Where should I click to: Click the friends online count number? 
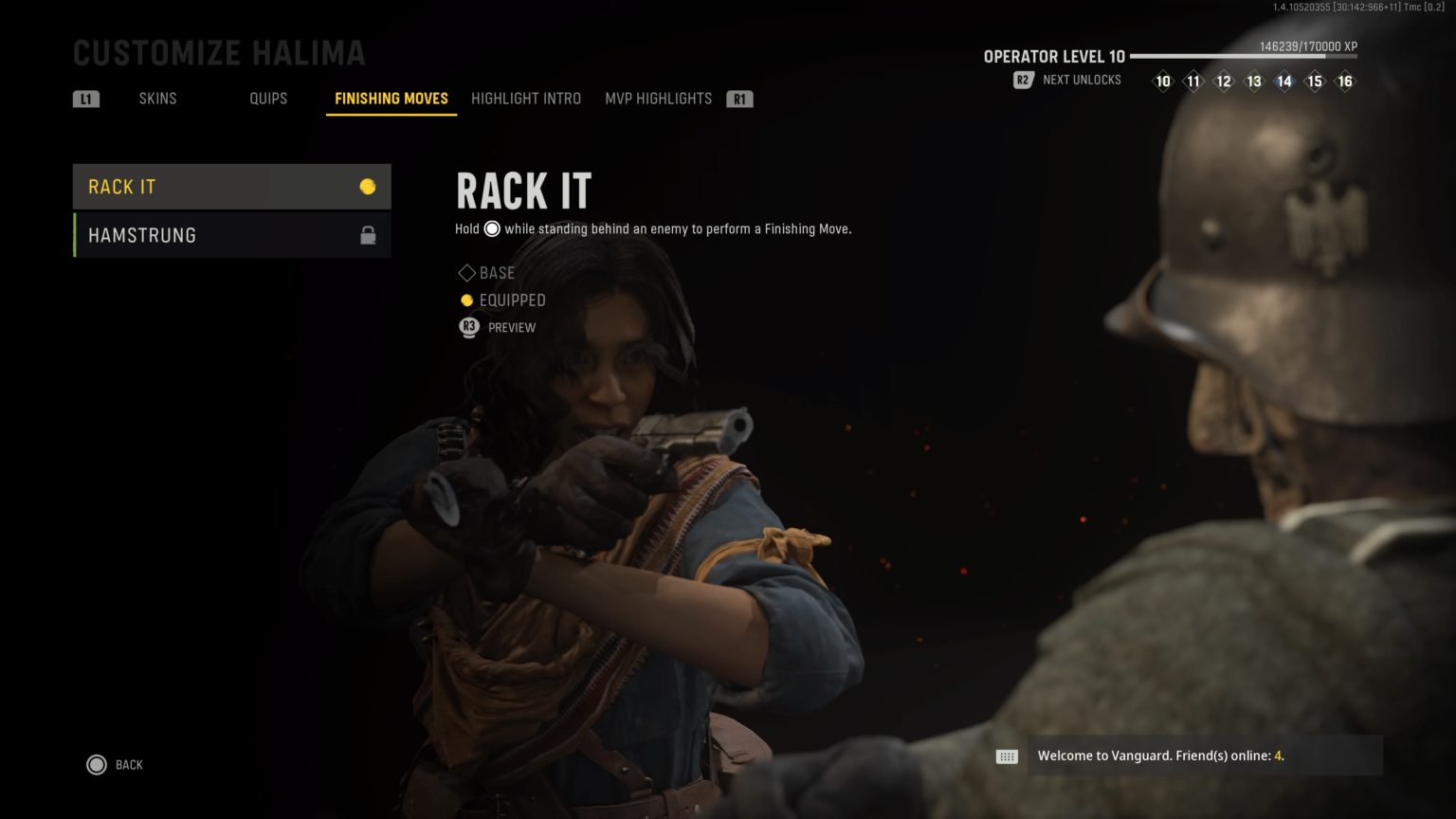(1277, 755)
